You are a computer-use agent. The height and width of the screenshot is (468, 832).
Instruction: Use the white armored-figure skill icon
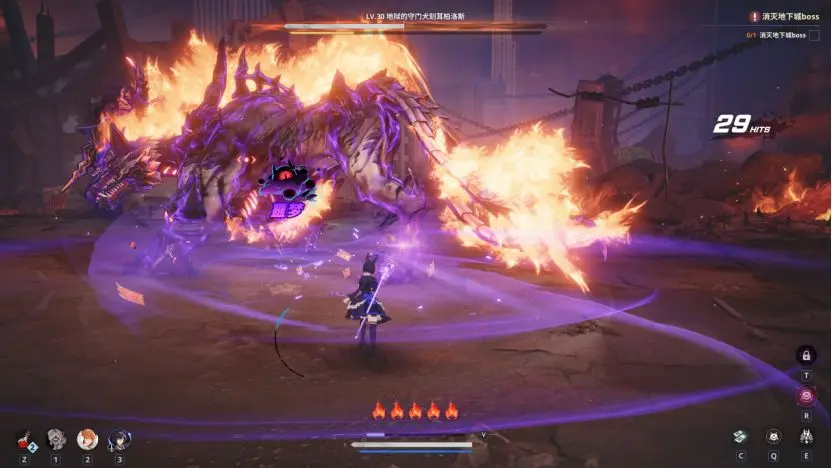[x=806, y=437]
